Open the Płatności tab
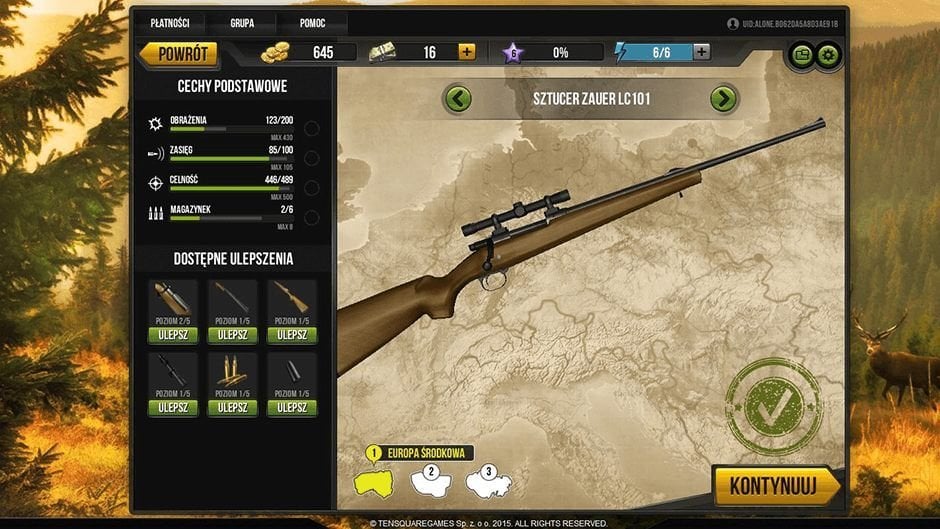This screenshot has width=940, height=529. [170, 22]
